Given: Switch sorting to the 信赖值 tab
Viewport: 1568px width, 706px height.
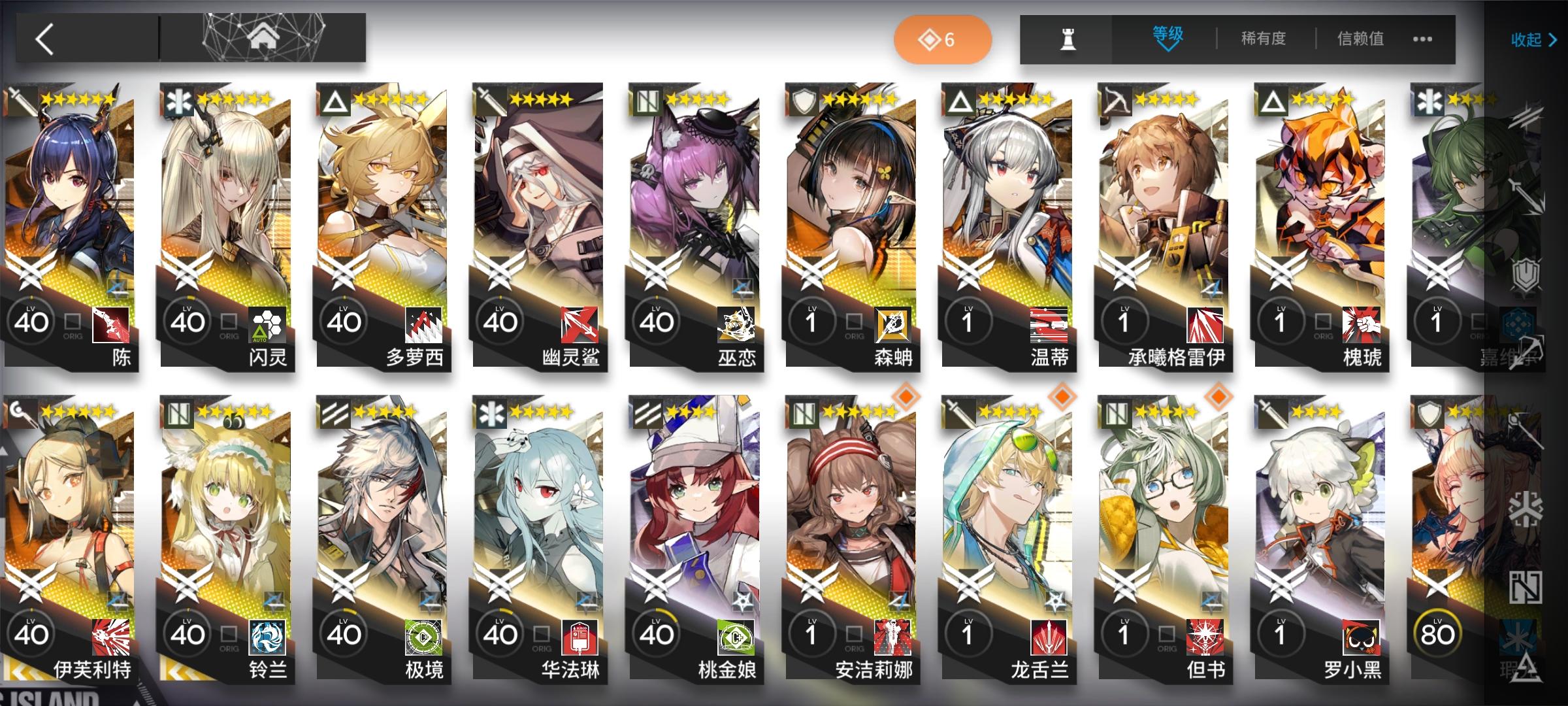Looking at the screenshot, I should point(1359,39).
